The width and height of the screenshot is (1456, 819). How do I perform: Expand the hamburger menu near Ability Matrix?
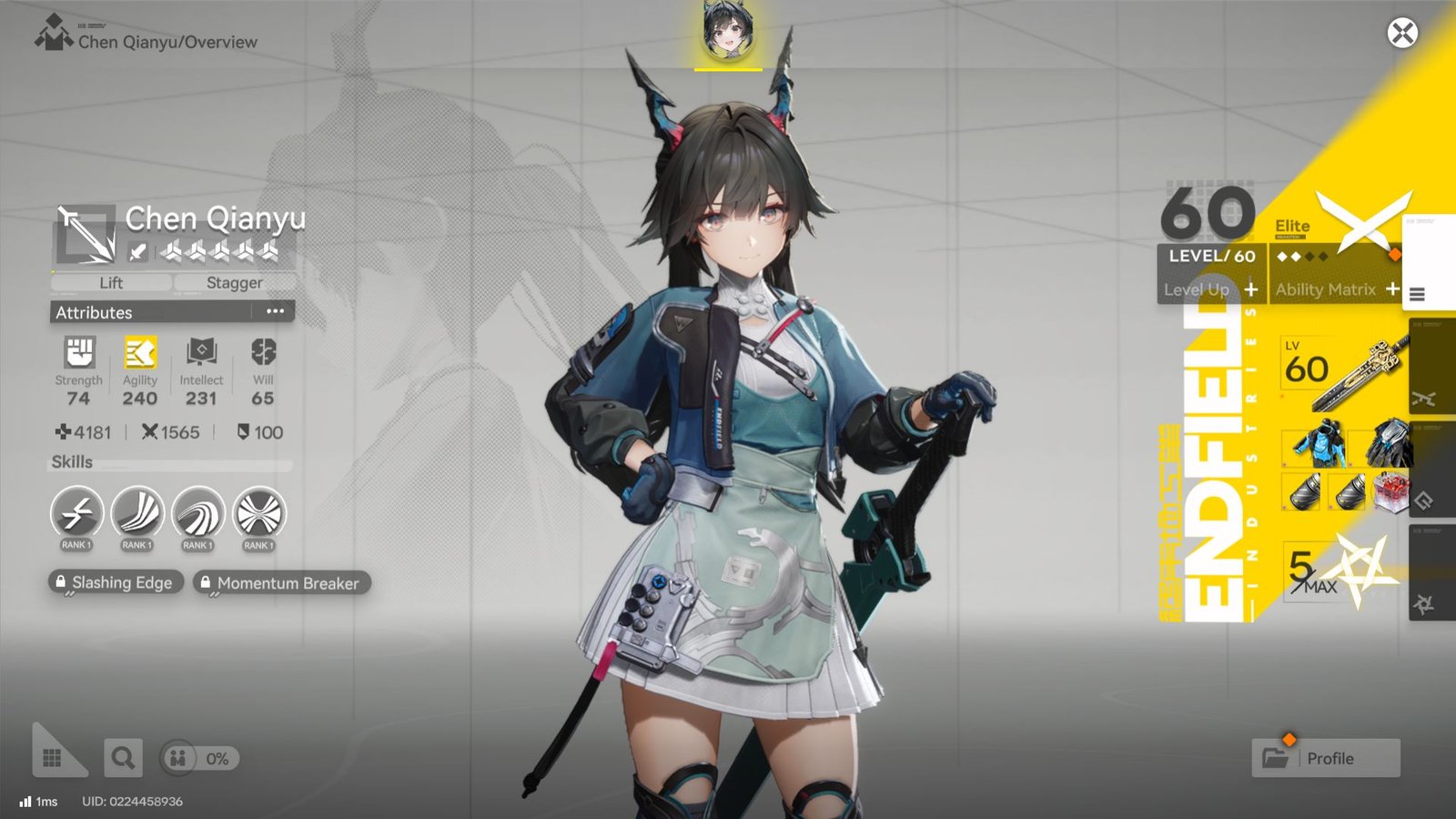[x=1418, y=294]
